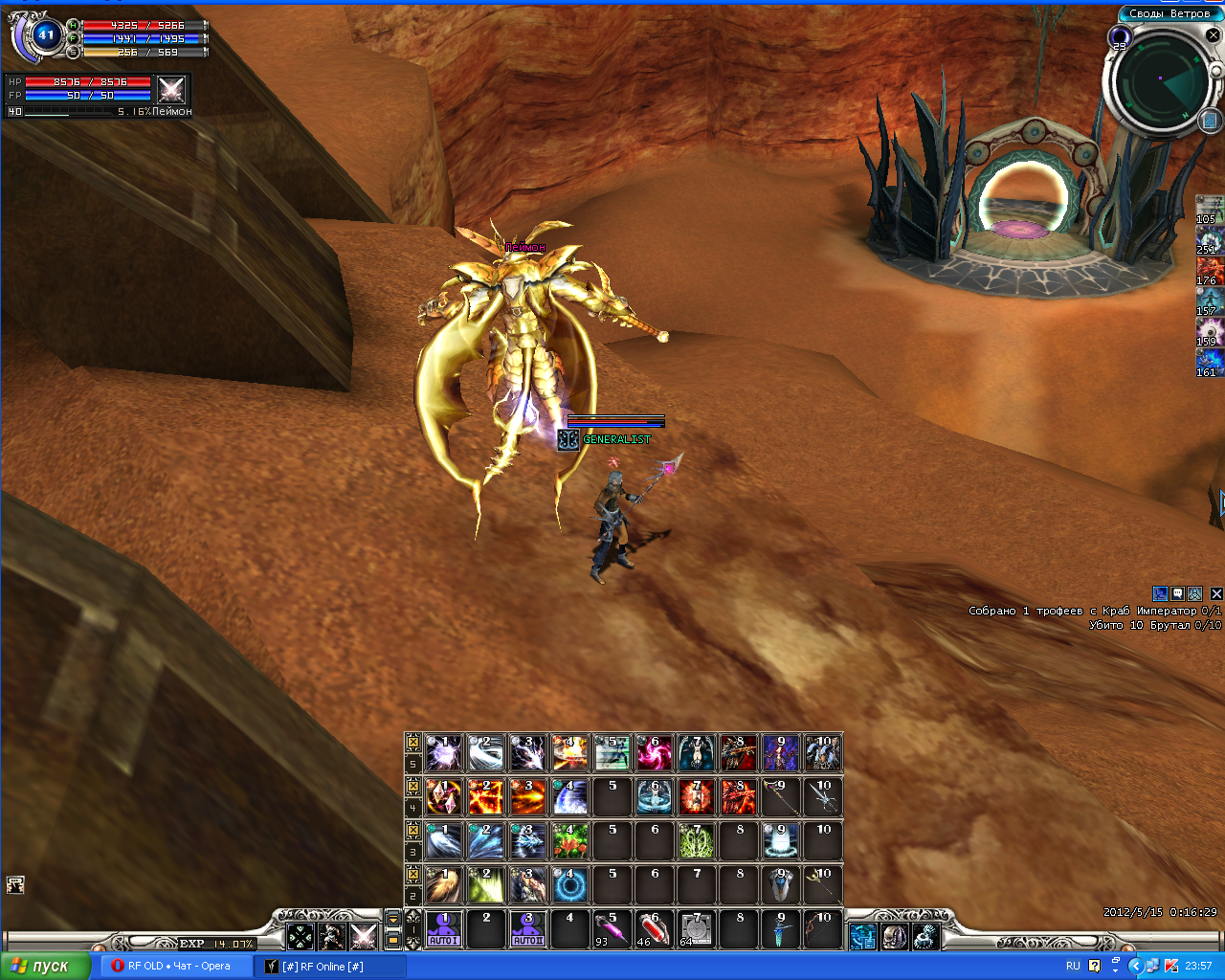Close the quest tracker panel

[x=1216, y=593]
